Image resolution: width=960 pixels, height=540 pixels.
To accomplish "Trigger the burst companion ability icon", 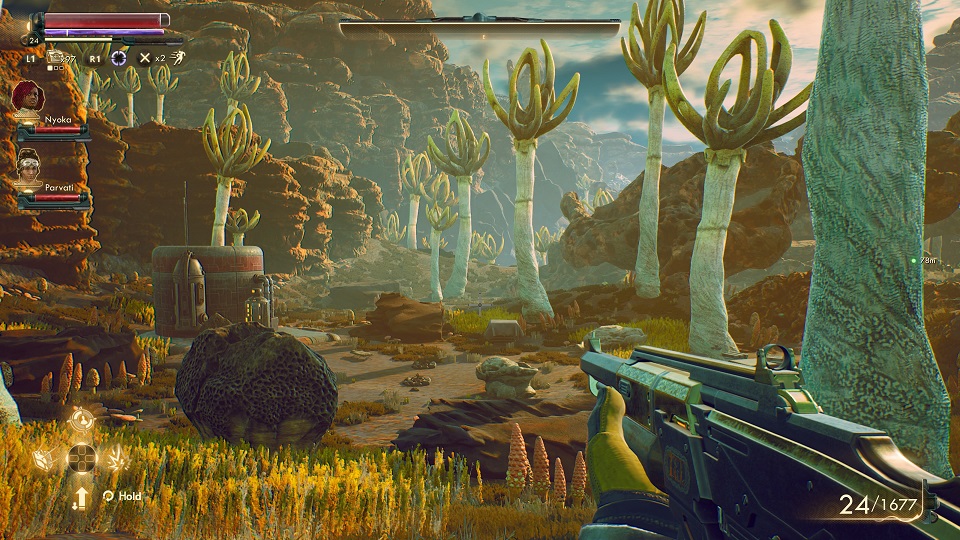I will (x=117, y=459).
